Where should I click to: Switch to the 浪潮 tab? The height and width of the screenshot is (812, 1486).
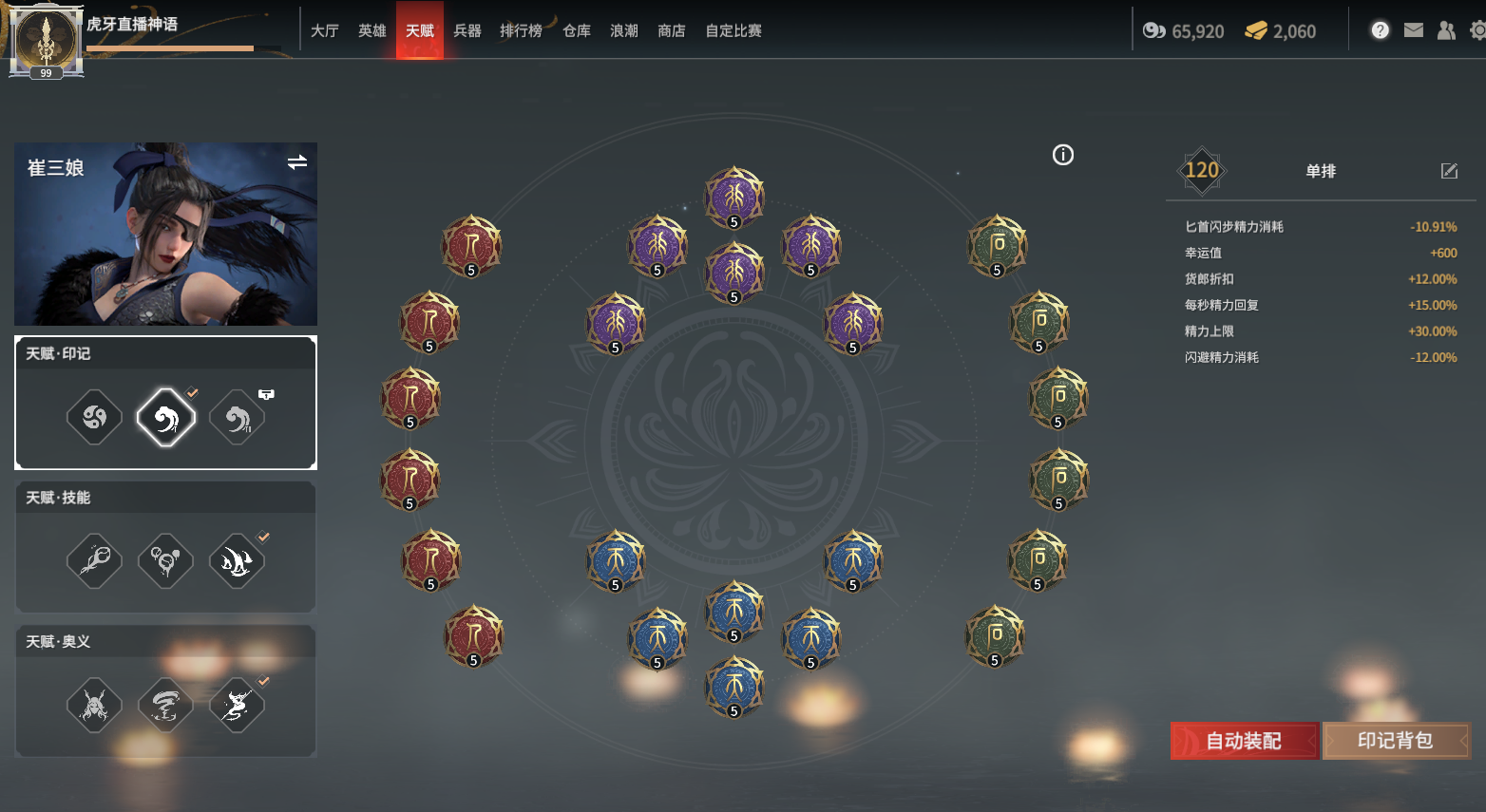(x=624, y=30)
